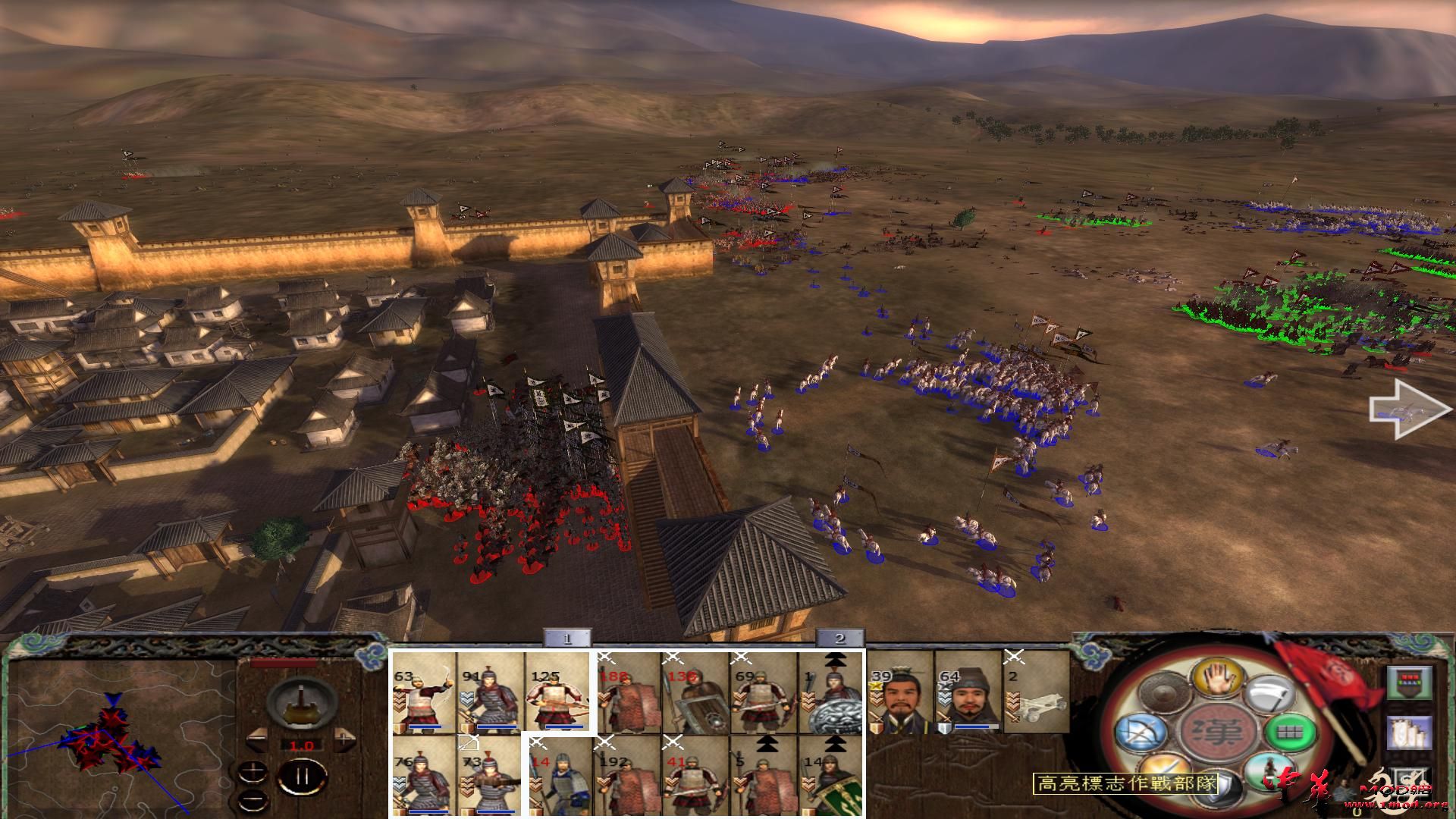Zoom in the minimap with the plus button

click(x=254, y=771)
